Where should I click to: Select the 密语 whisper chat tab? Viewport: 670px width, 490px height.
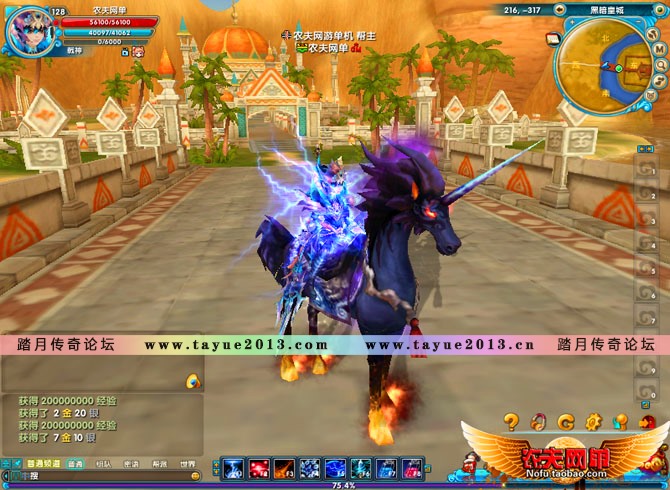pos(131,464)
